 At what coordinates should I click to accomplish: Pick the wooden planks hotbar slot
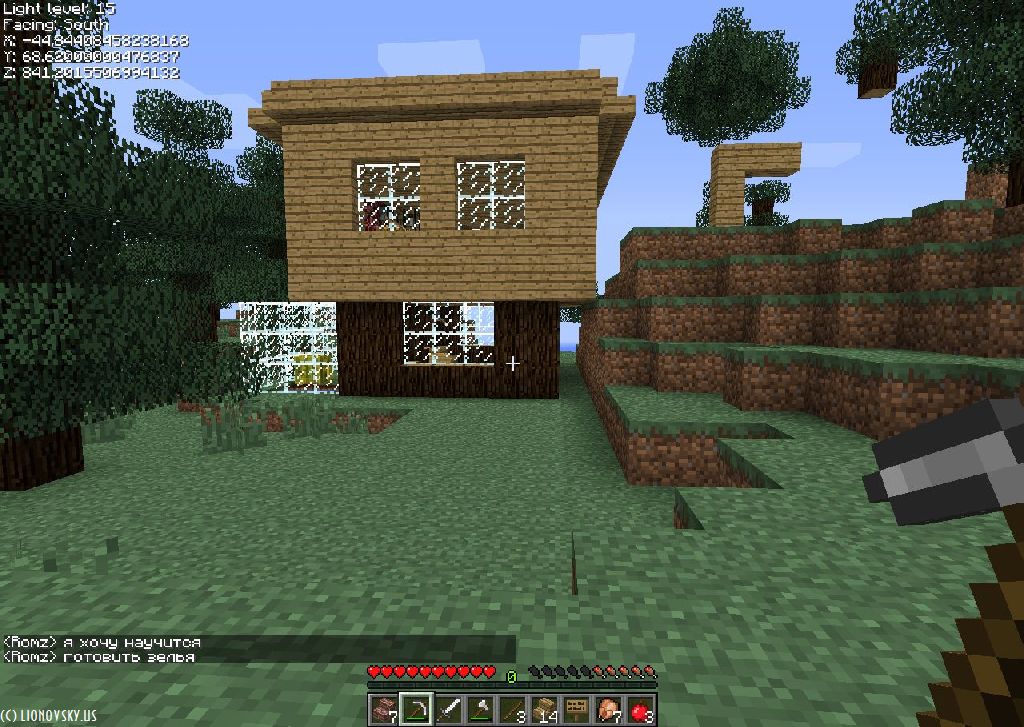(544, 709)
